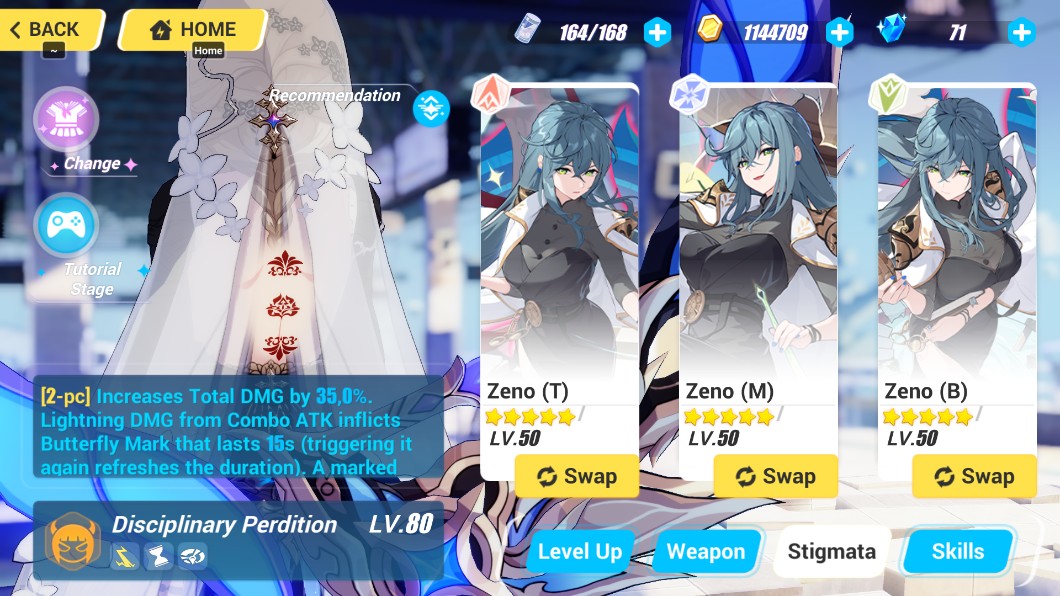Add more coins with the plus button
The width and height of the screenshot is (1060, 596).
[x=840, y=33]
